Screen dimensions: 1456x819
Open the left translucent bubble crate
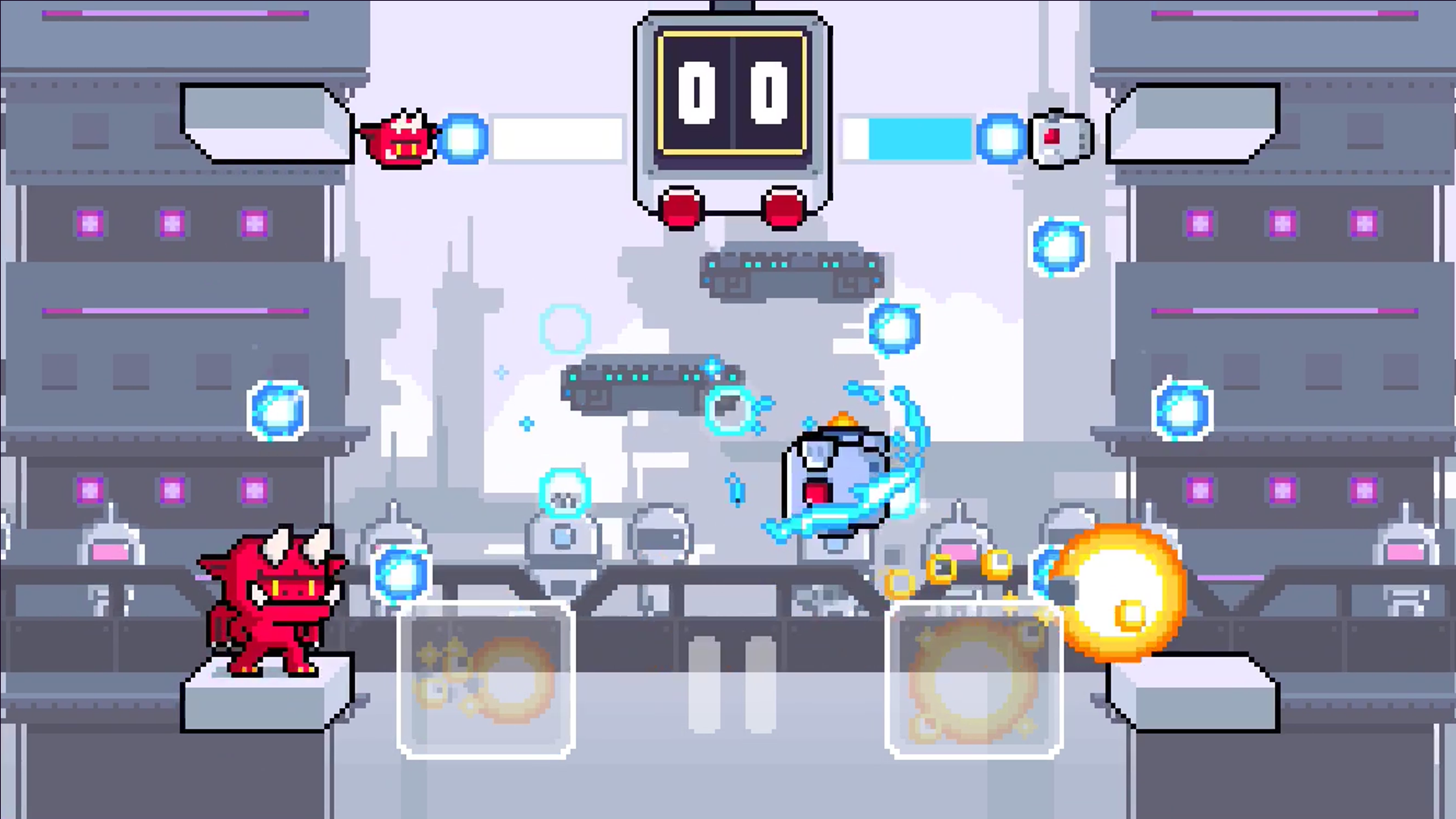[486, 673]
